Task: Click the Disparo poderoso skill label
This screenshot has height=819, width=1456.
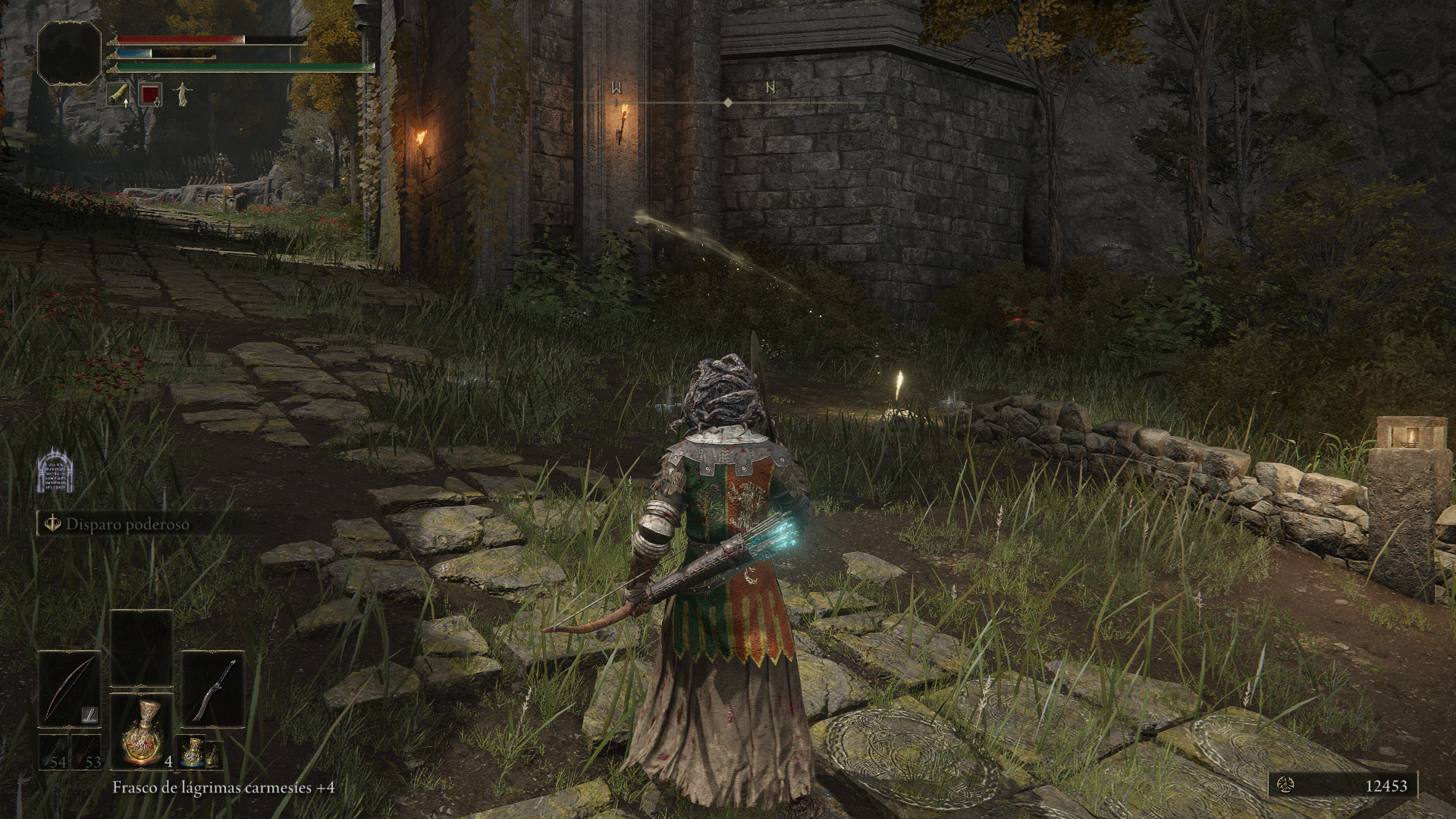Action: [127, 524]
